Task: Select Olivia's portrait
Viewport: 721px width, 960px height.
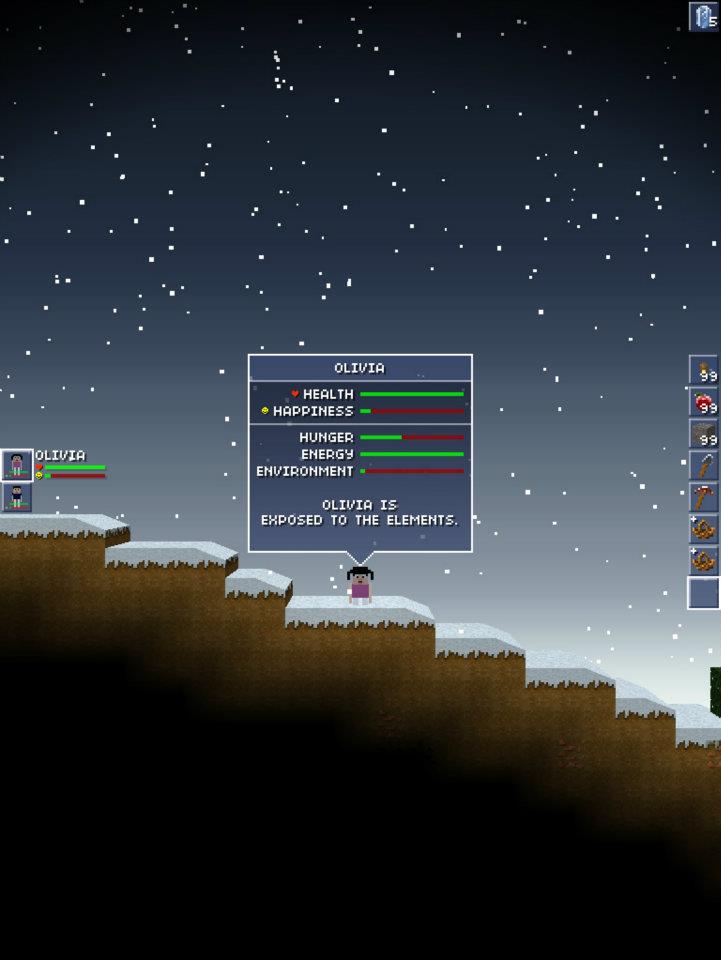Action: point(17,465)
